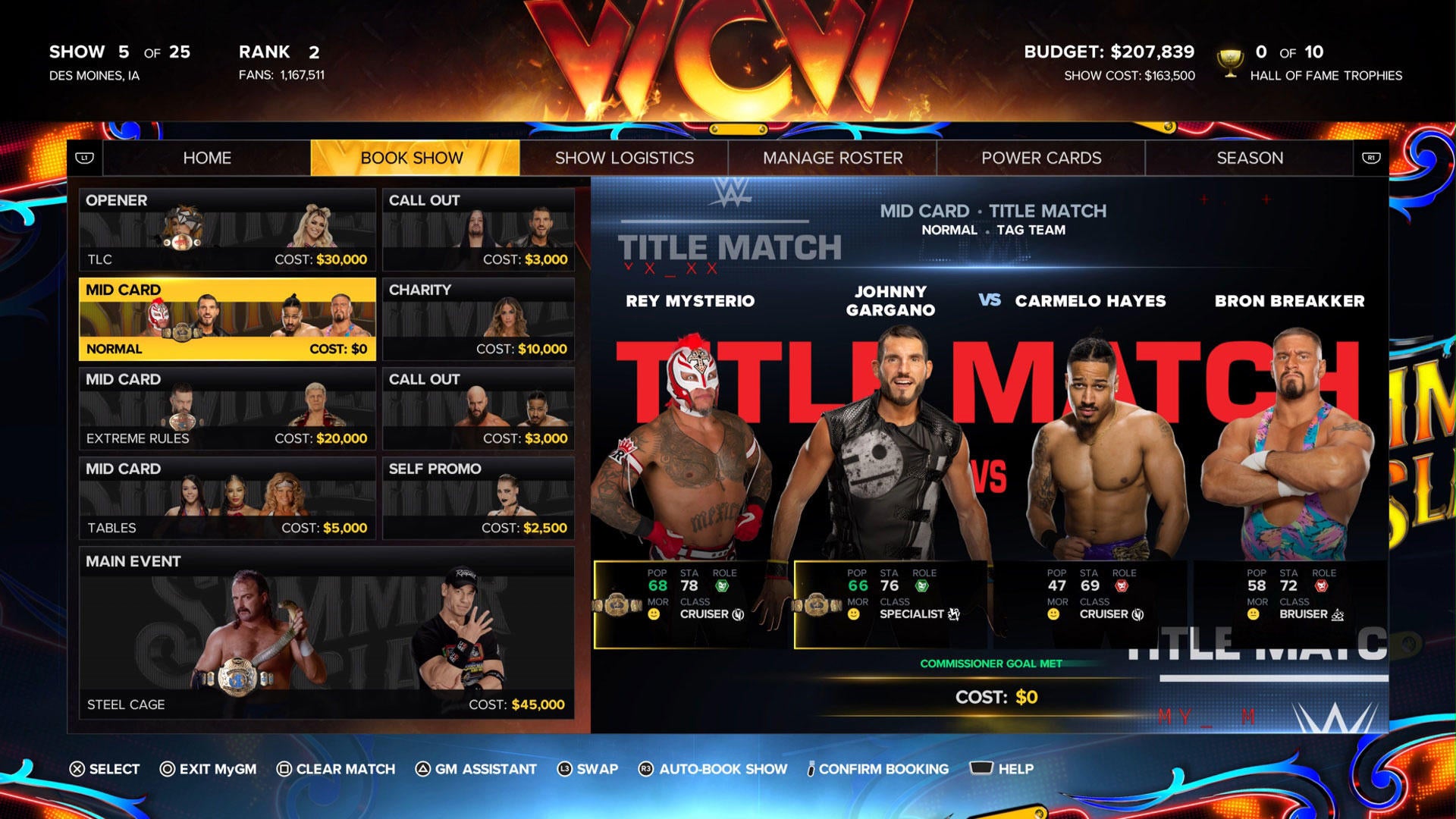Viewport: 1456px width, 819px height.
Task: Select the Charity segment card
Action: [478, 318]
